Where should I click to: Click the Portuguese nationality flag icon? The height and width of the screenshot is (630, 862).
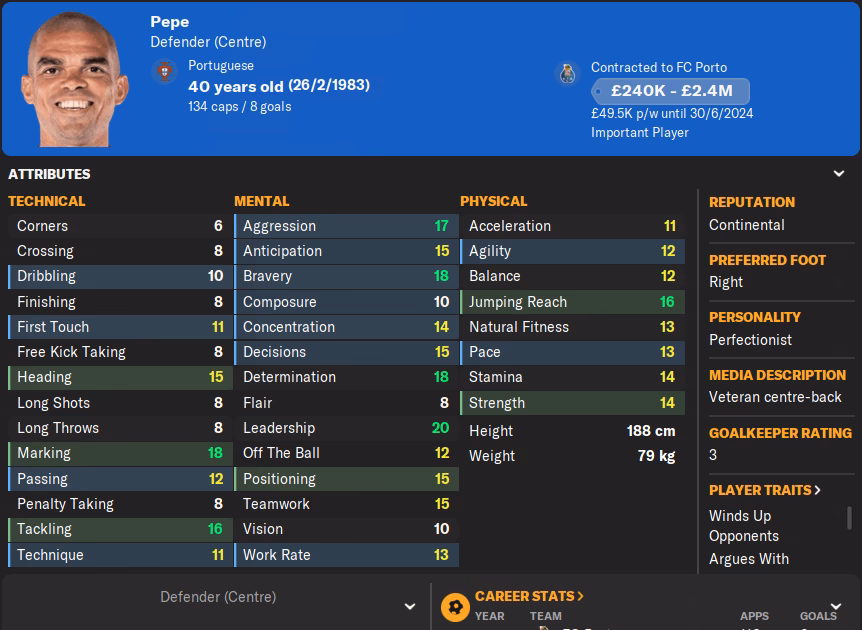coord(165,72)
